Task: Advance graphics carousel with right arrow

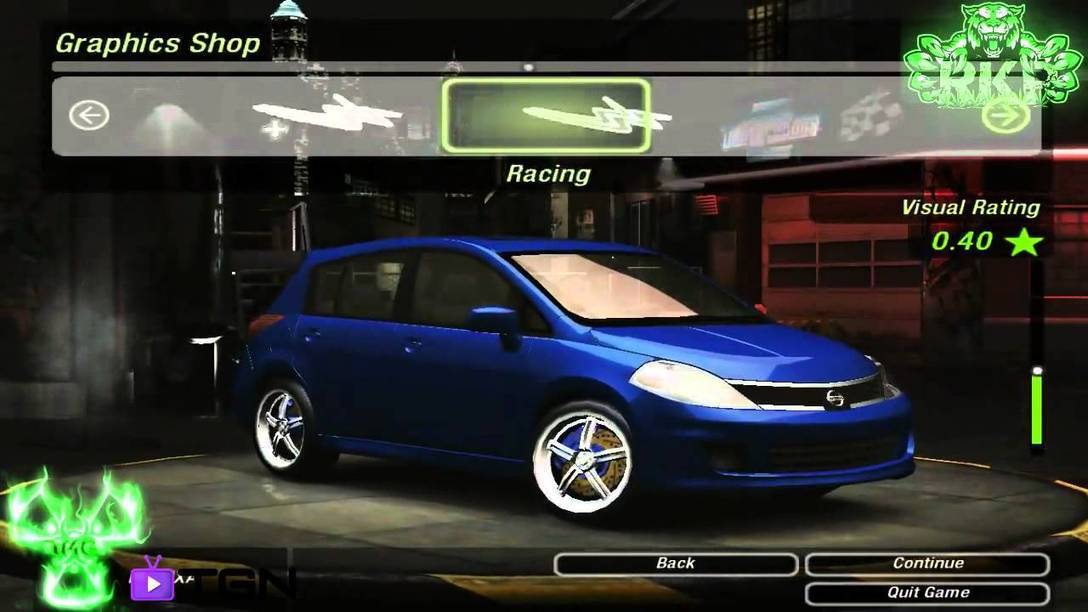Action: 1006,116
